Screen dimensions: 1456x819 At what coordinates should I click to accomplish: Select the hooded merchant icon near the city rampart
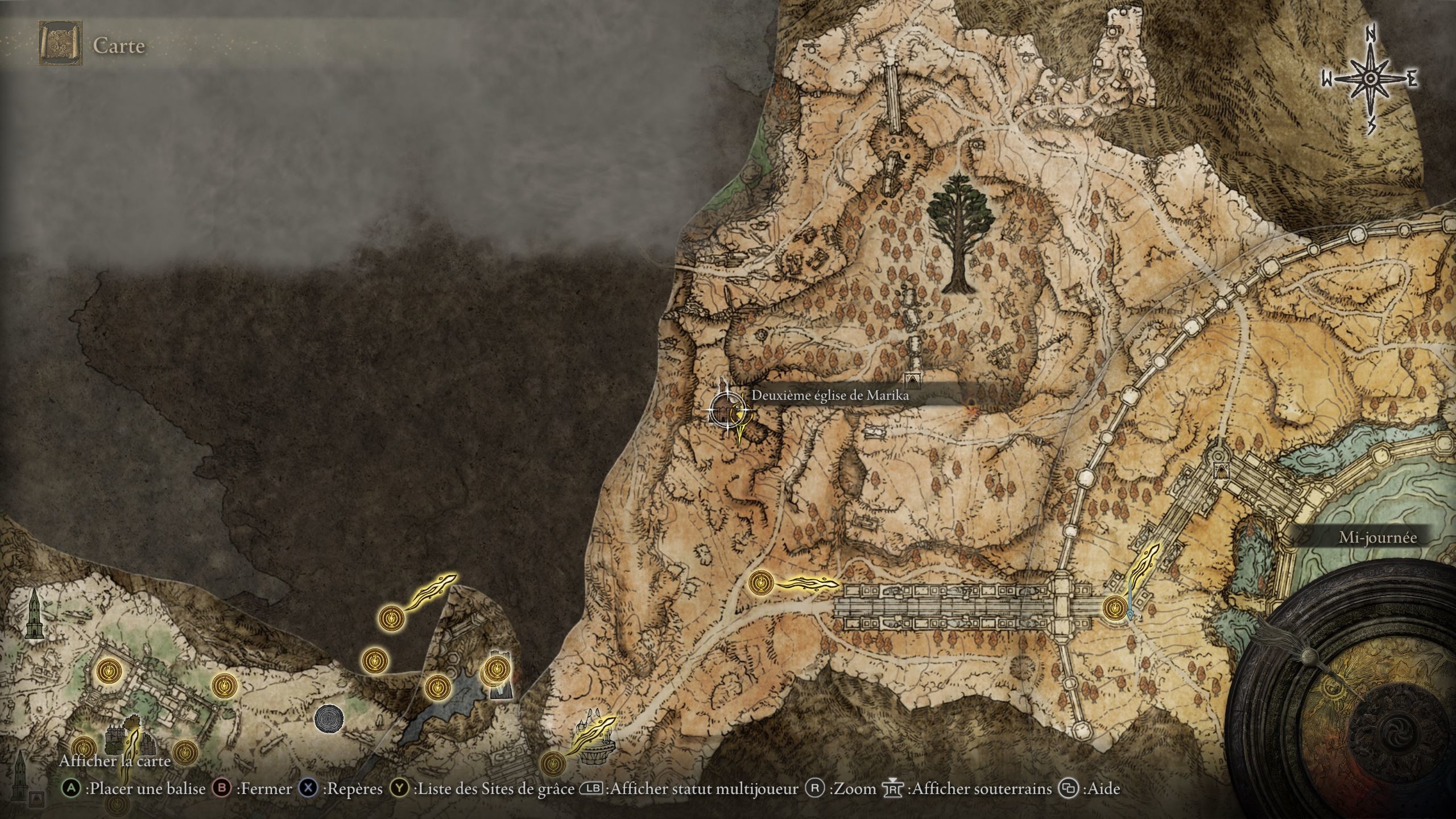1219,470
